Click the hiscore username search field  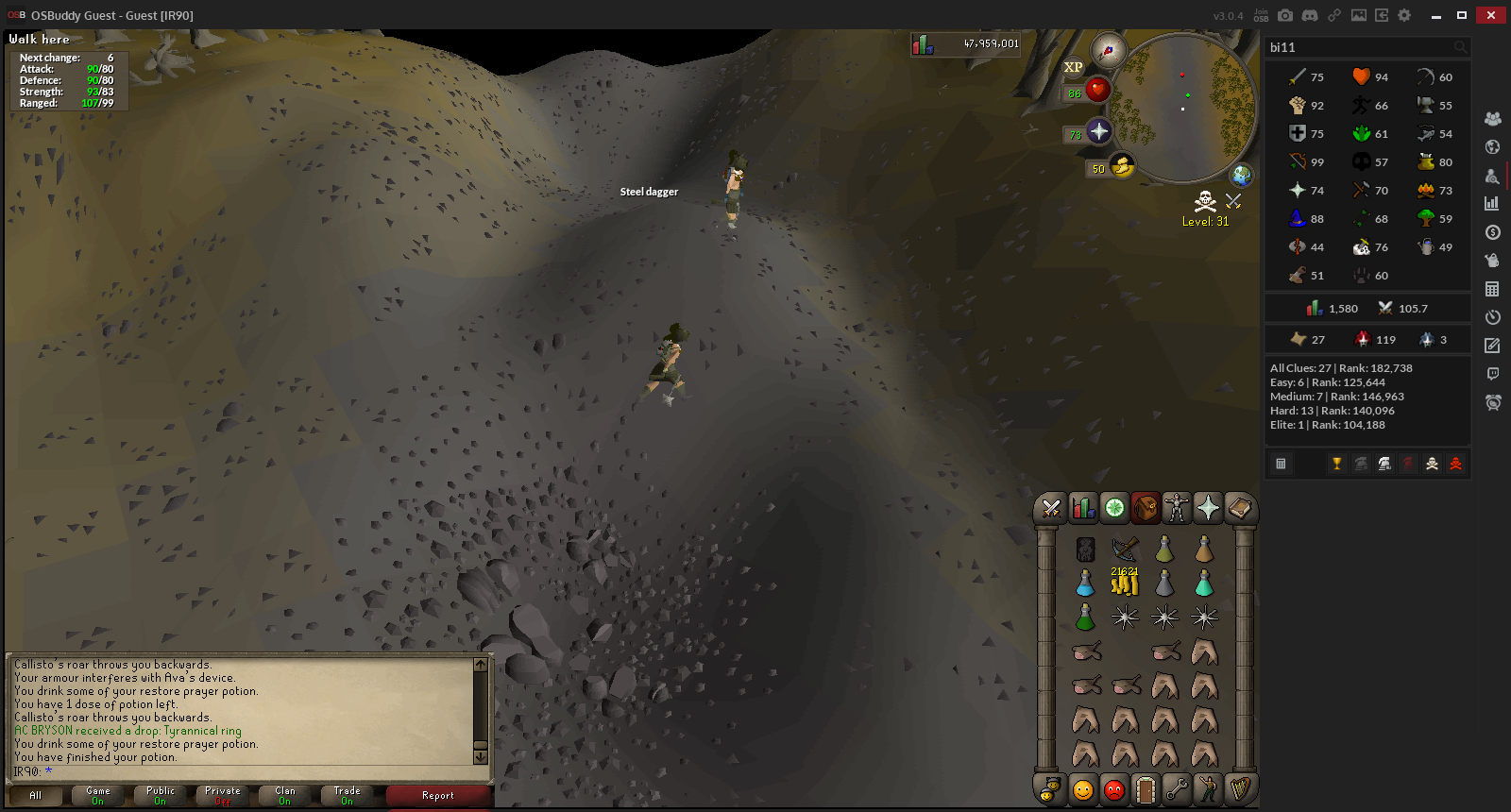coord(1360,47)
